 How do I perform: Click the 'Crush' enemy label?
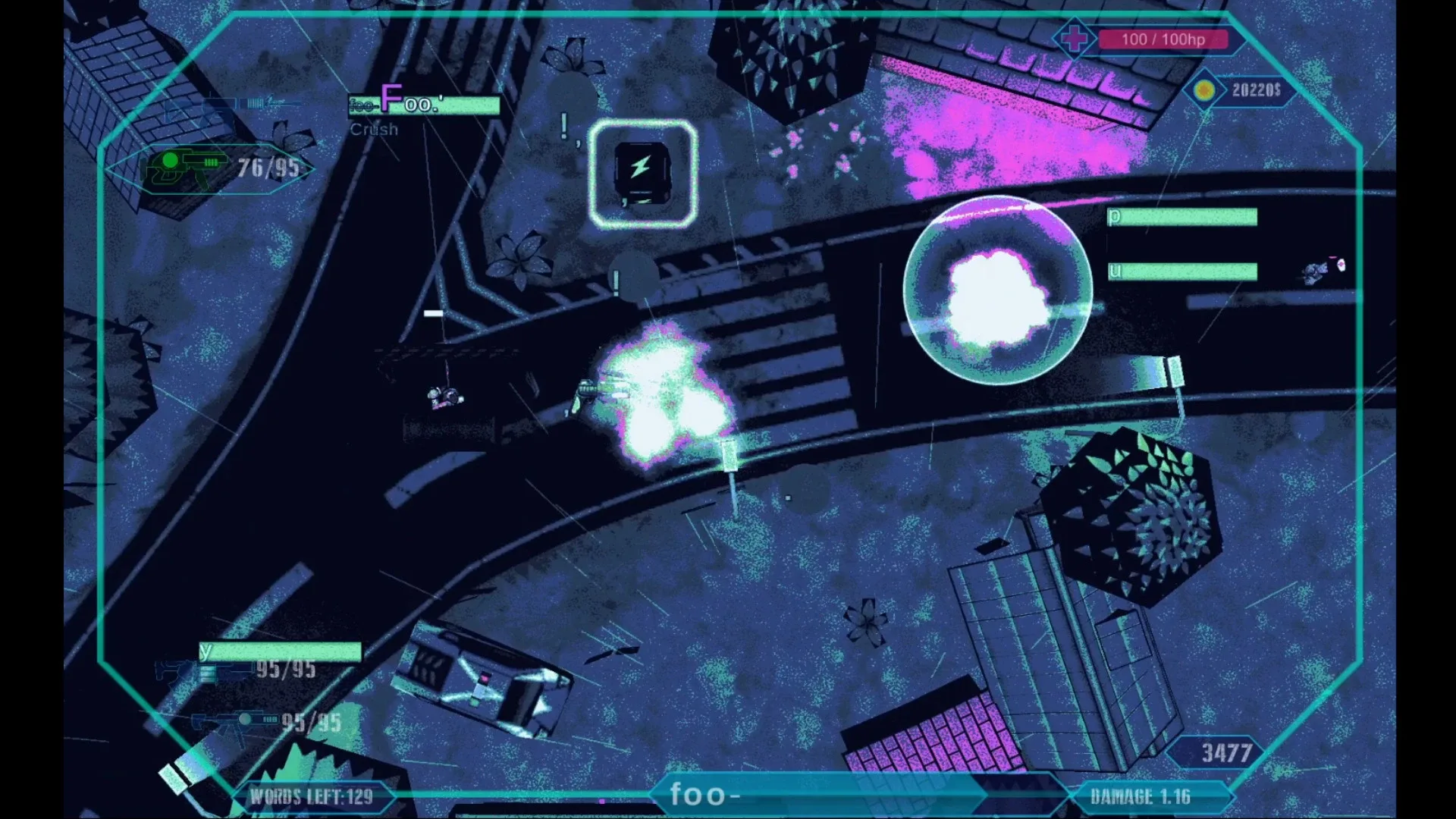point(374,129)
